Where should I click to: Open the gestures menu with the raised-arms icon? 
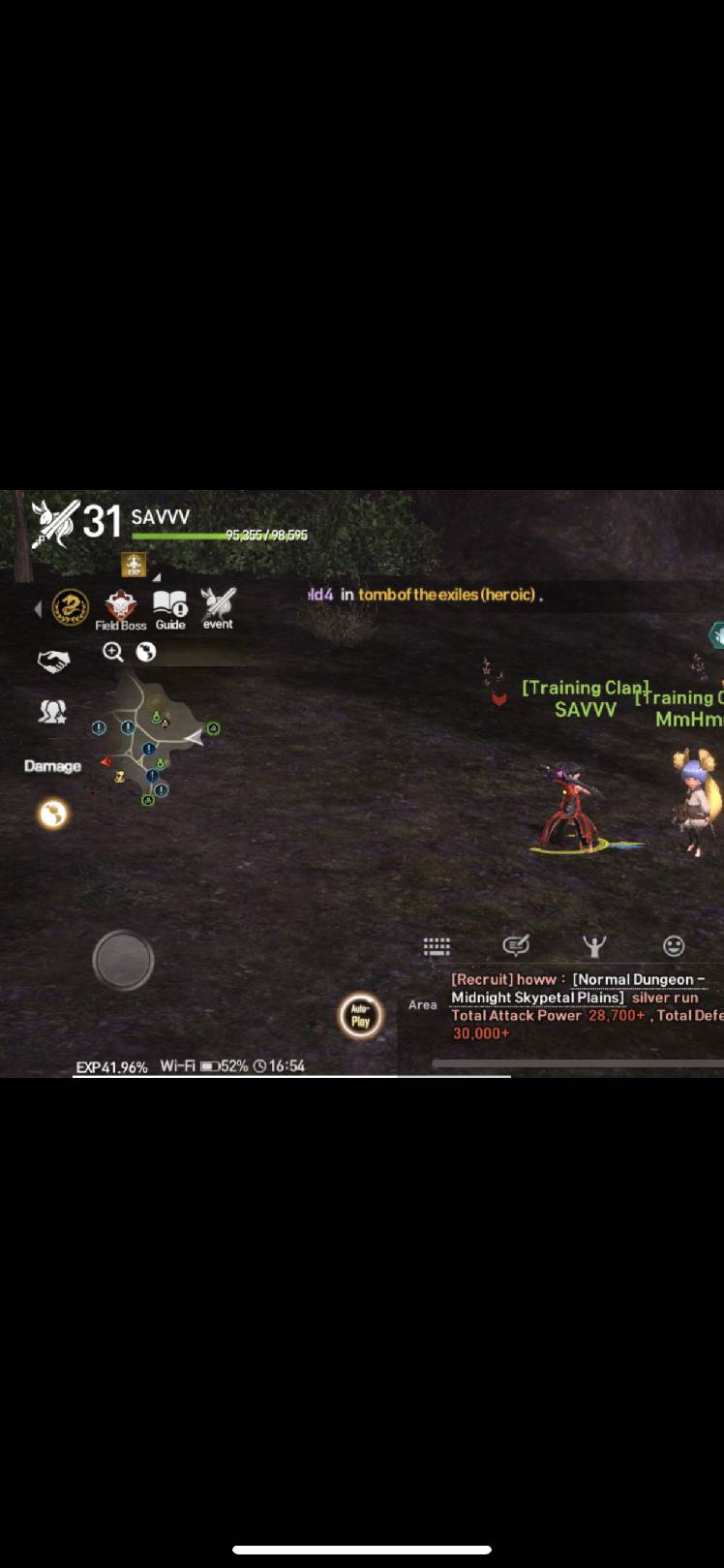coord(594,946)
